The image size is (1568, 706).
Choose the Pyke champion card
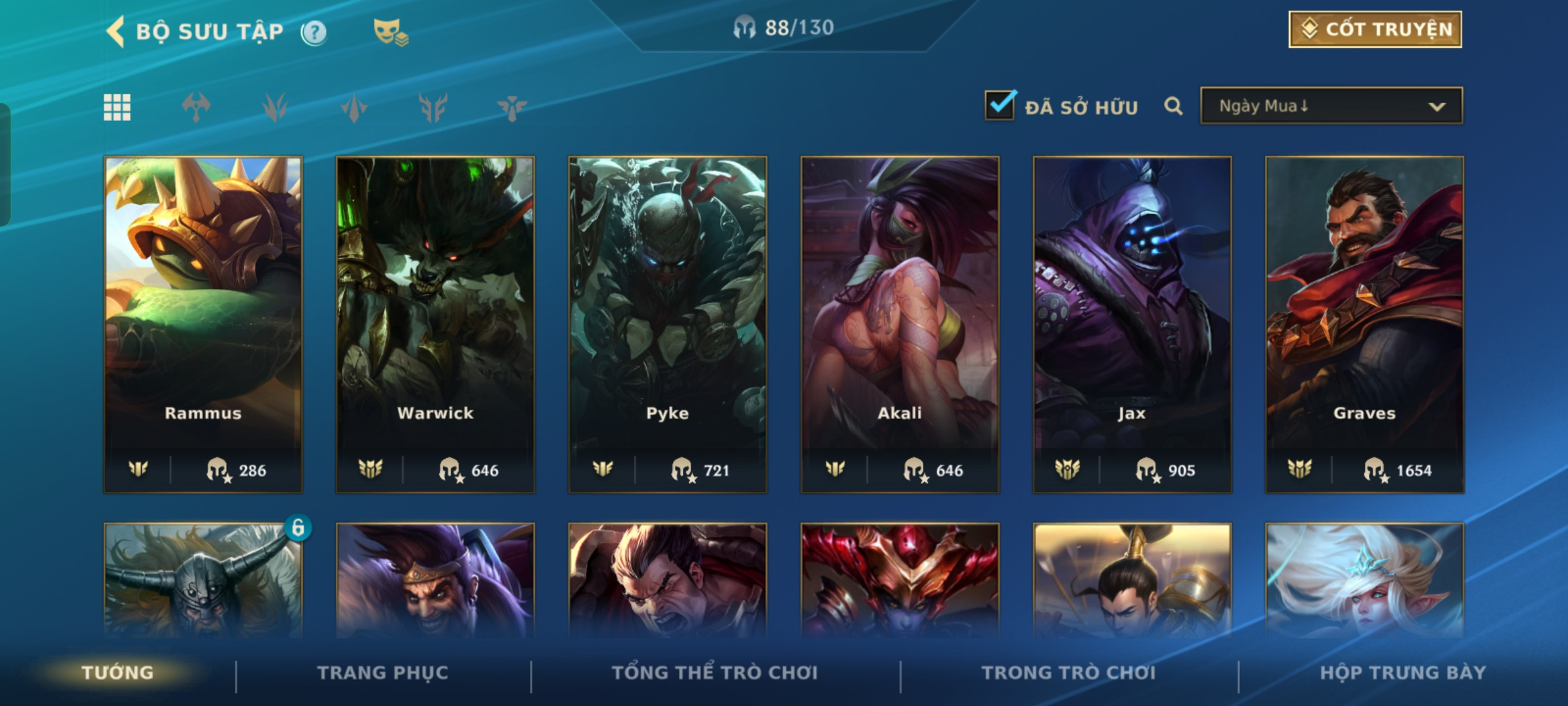[667, 324]
